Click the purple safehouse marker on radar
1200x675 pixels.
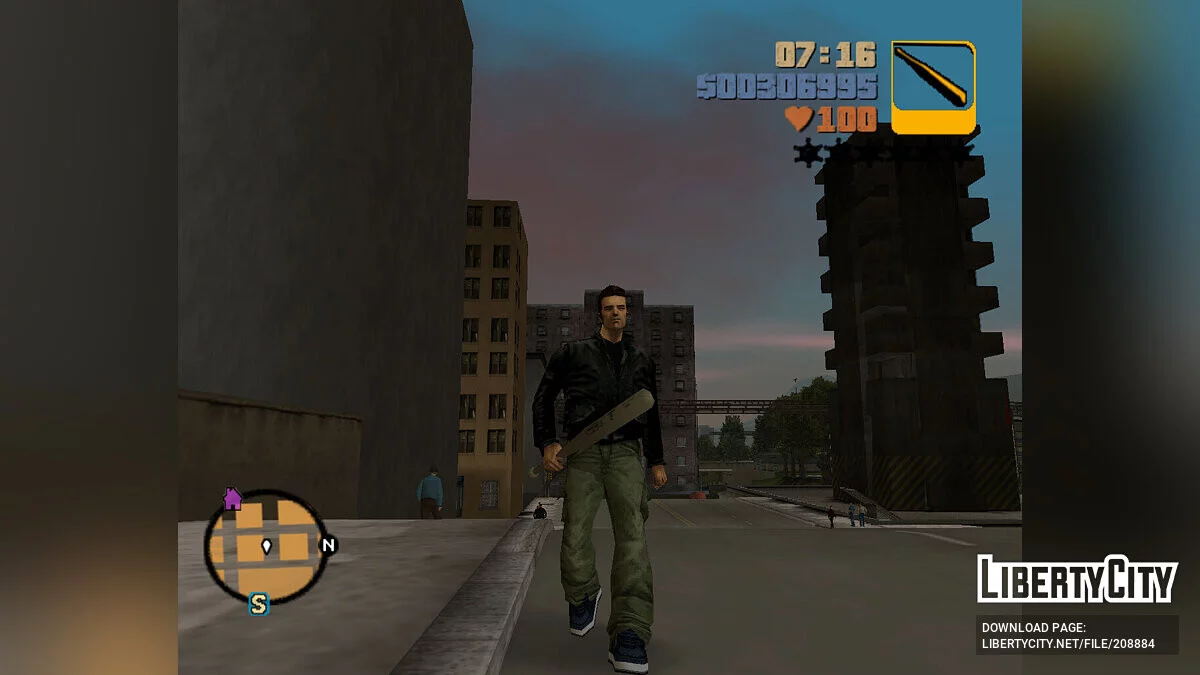pyautogui.click(x=233, y=498)
